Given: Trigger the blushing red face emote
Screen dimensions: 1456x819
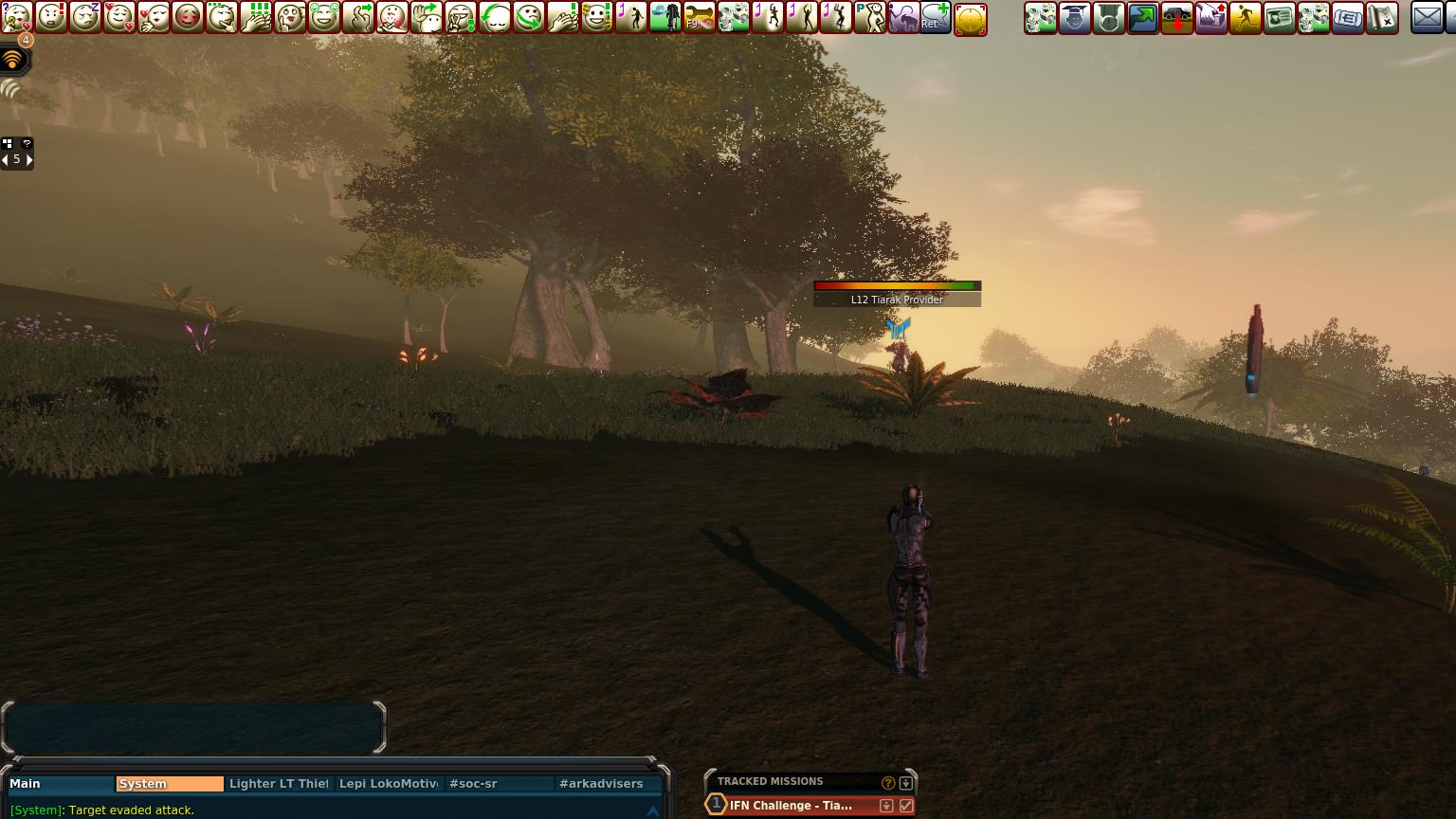Looking at the screenshot, I should tap(188, 17).
